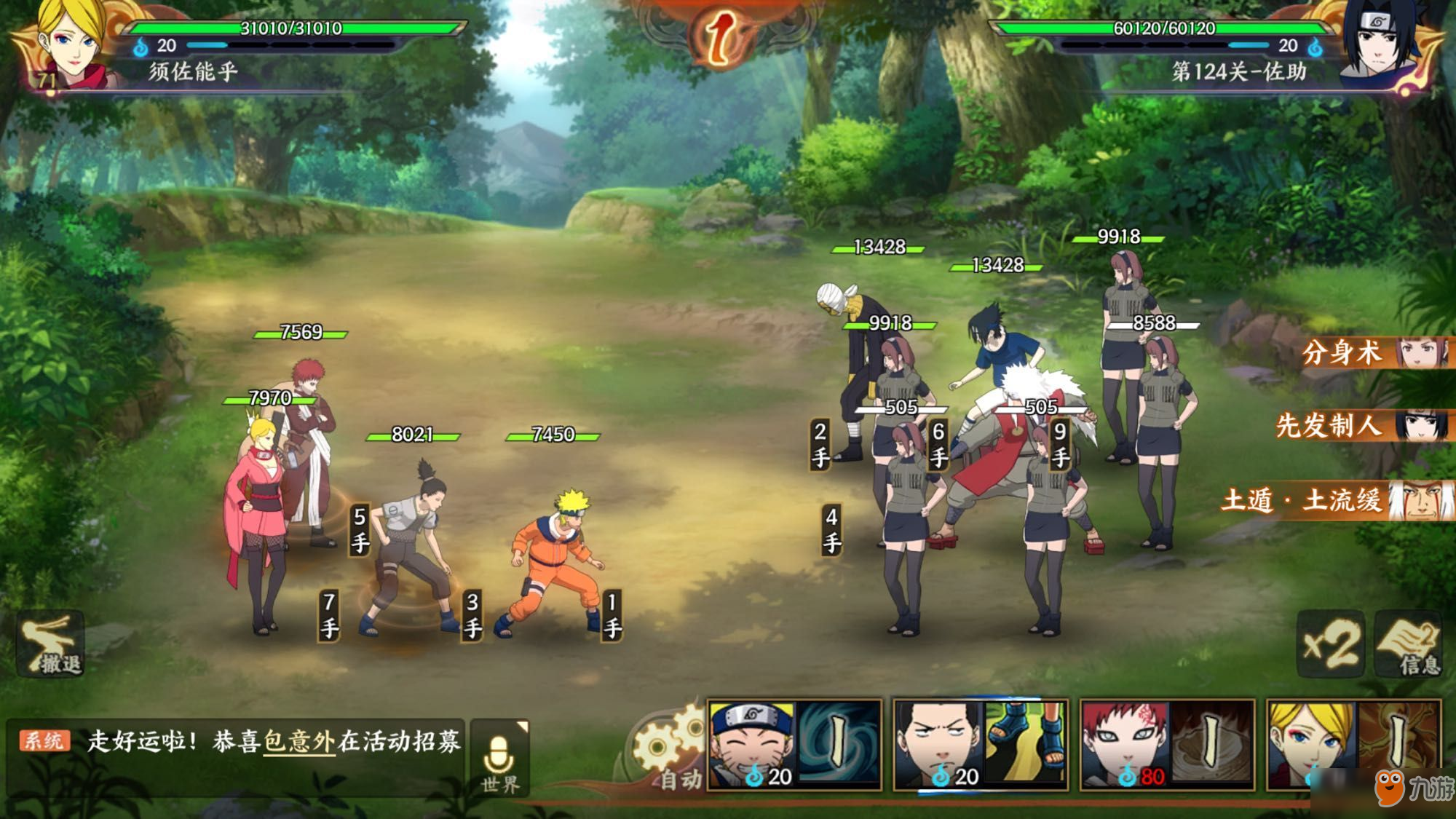This screenshot has width=1456, height=819.
Task: View enemy skill 土遁·土流缓
Action: (1338, 501)
